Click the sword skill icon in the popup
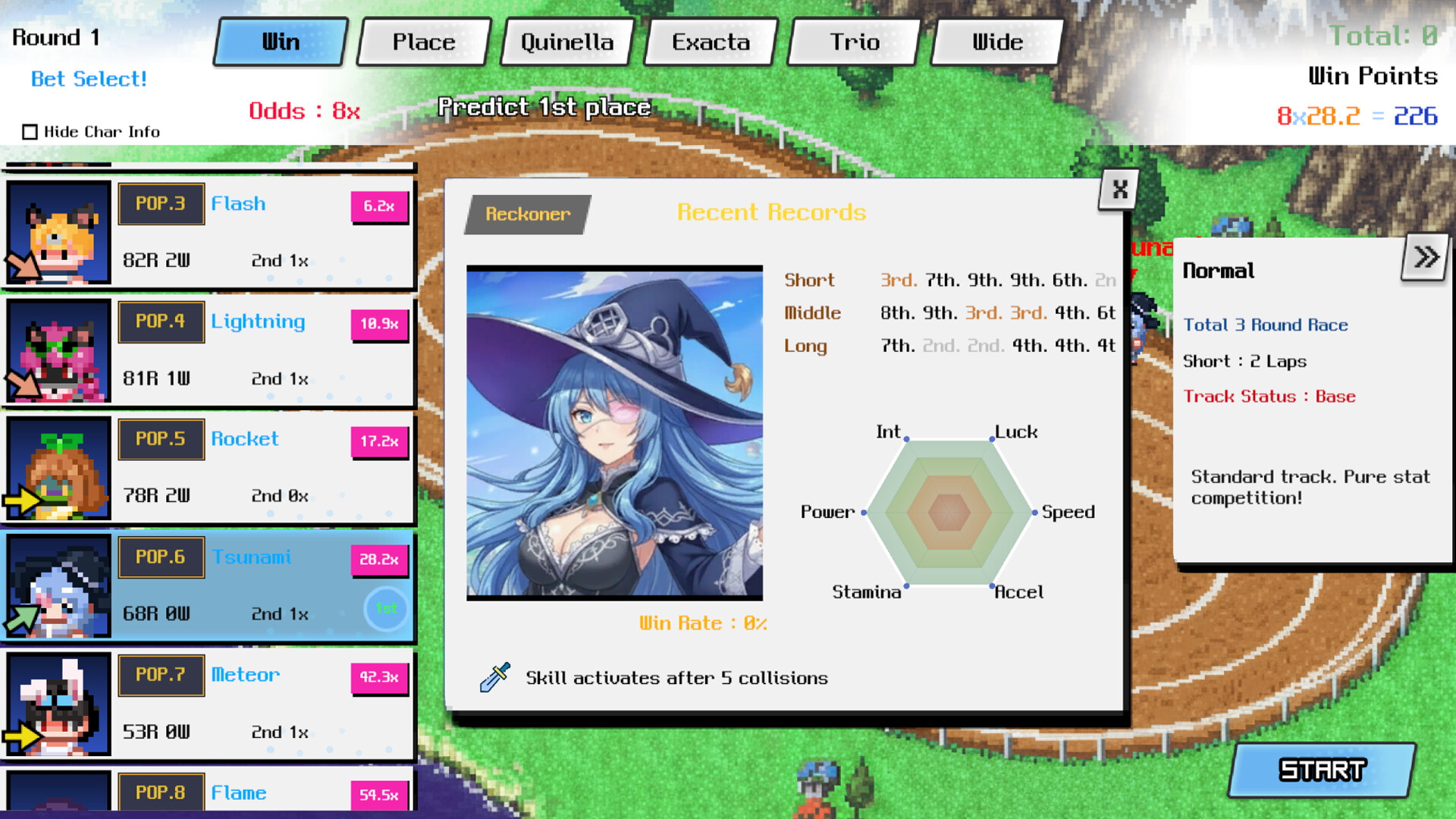This screenshot has height=819, width=1456. coord(493,677)
